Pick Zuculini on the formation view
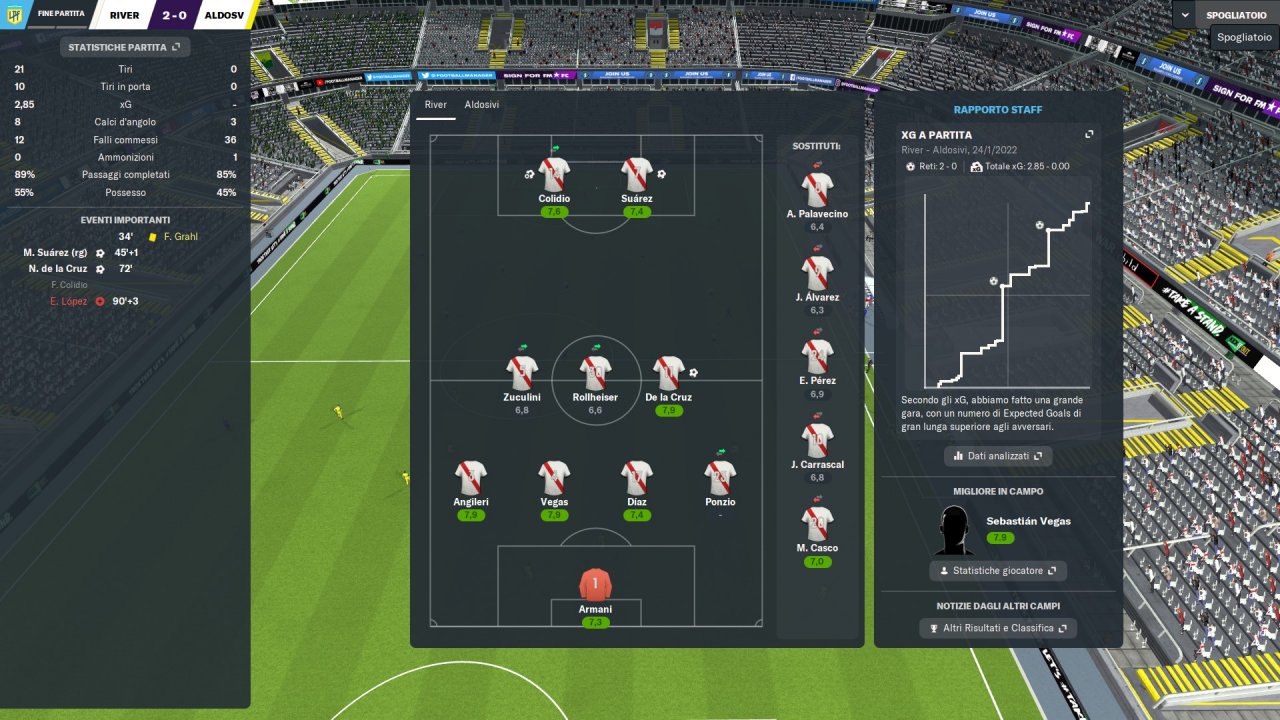This screenshot has height=720, width=1280. click(522, 374)
